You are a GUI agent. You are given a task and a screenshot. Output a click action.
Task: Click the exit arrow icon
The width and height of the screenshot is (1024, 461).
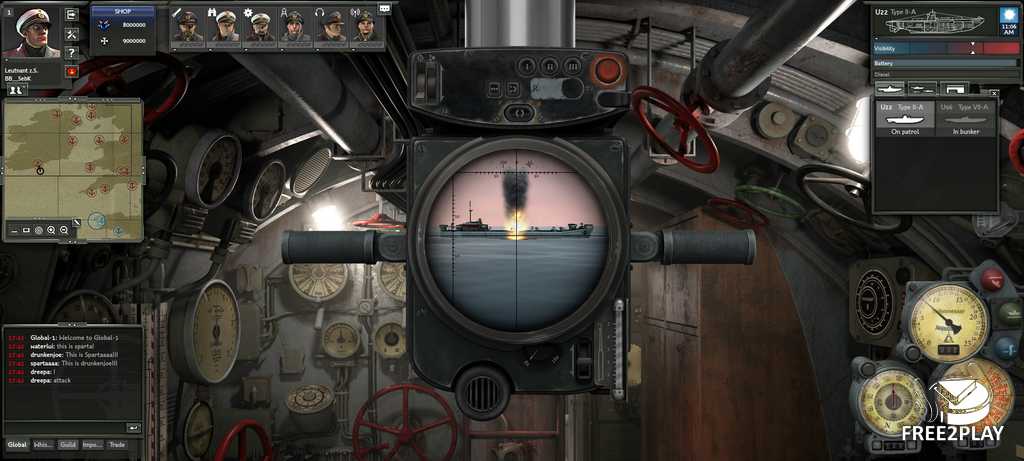71,15
